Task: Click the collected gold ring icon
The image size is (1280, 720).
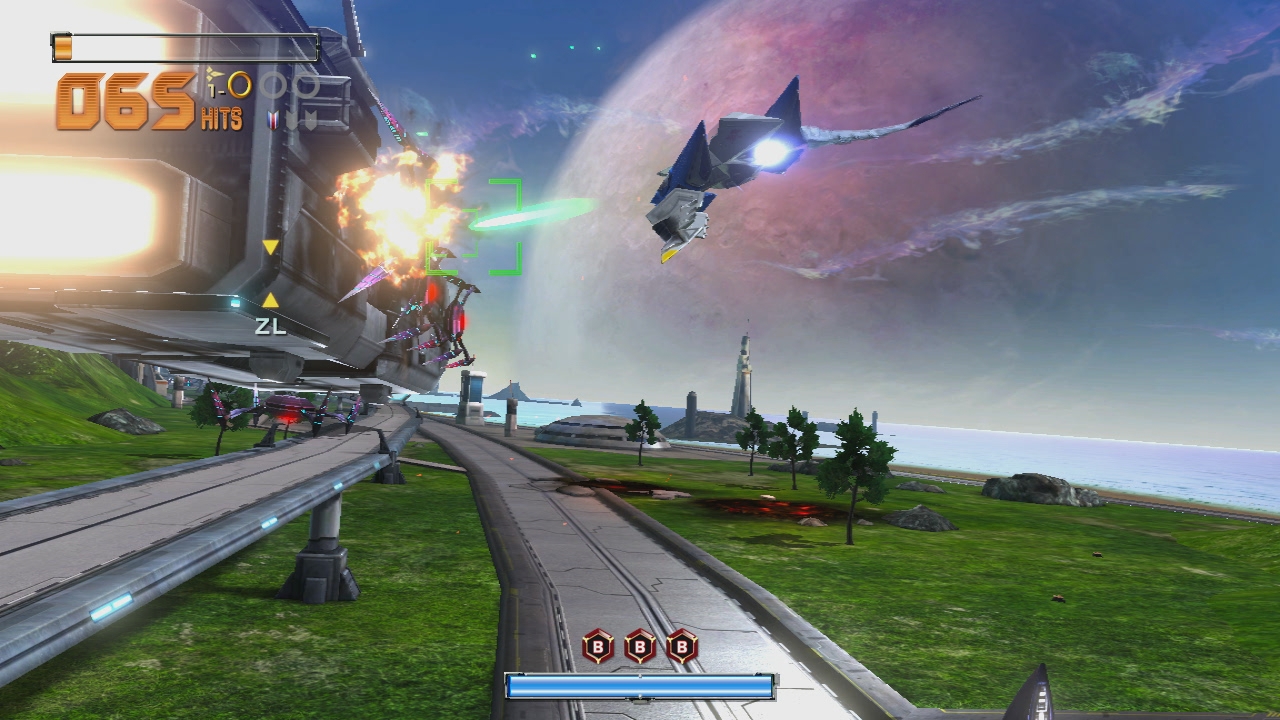Action: click(x=239, y=85)
